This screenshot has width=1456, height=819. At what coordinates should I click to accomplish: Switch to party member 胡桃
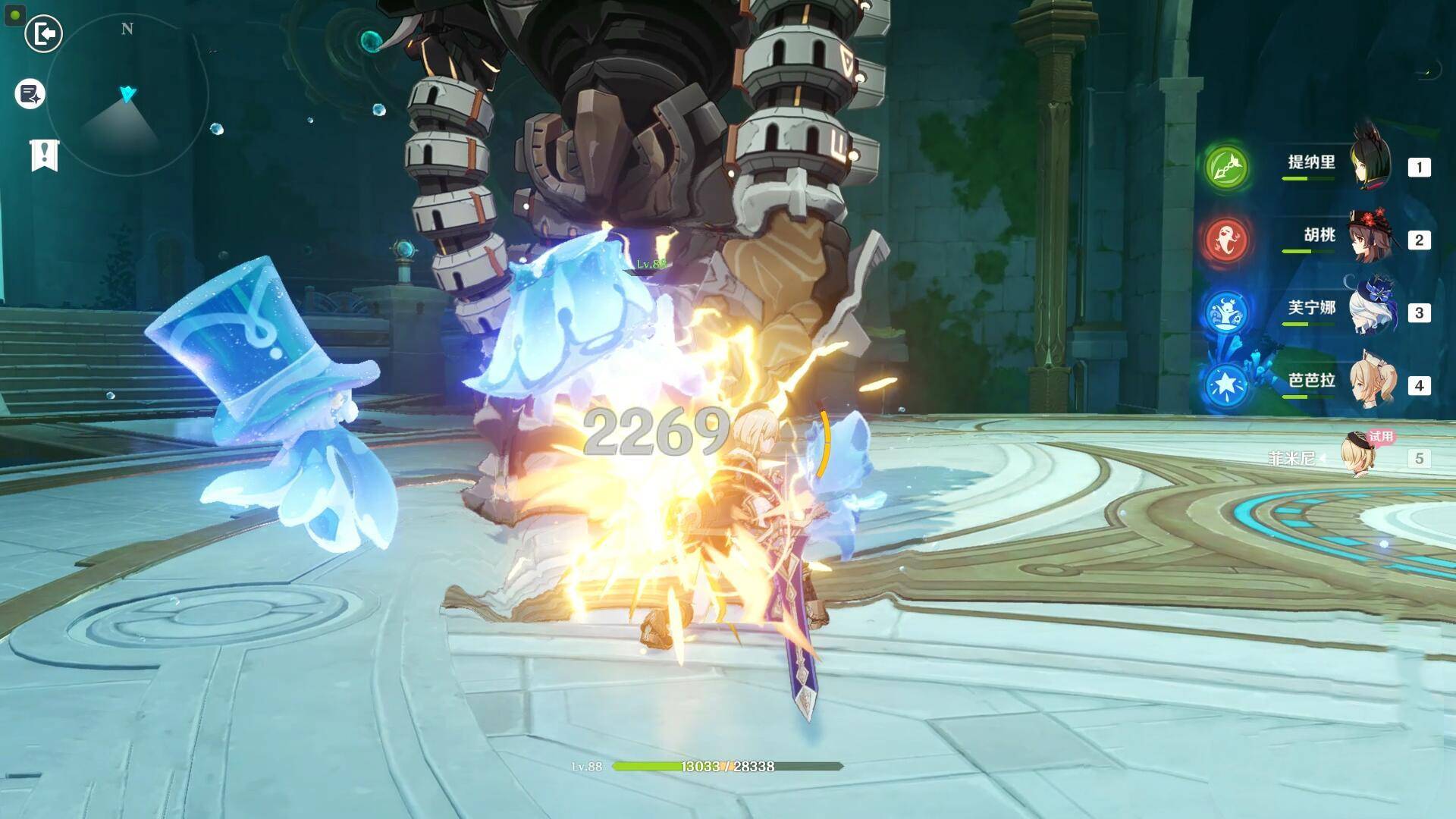point(1371,238)
